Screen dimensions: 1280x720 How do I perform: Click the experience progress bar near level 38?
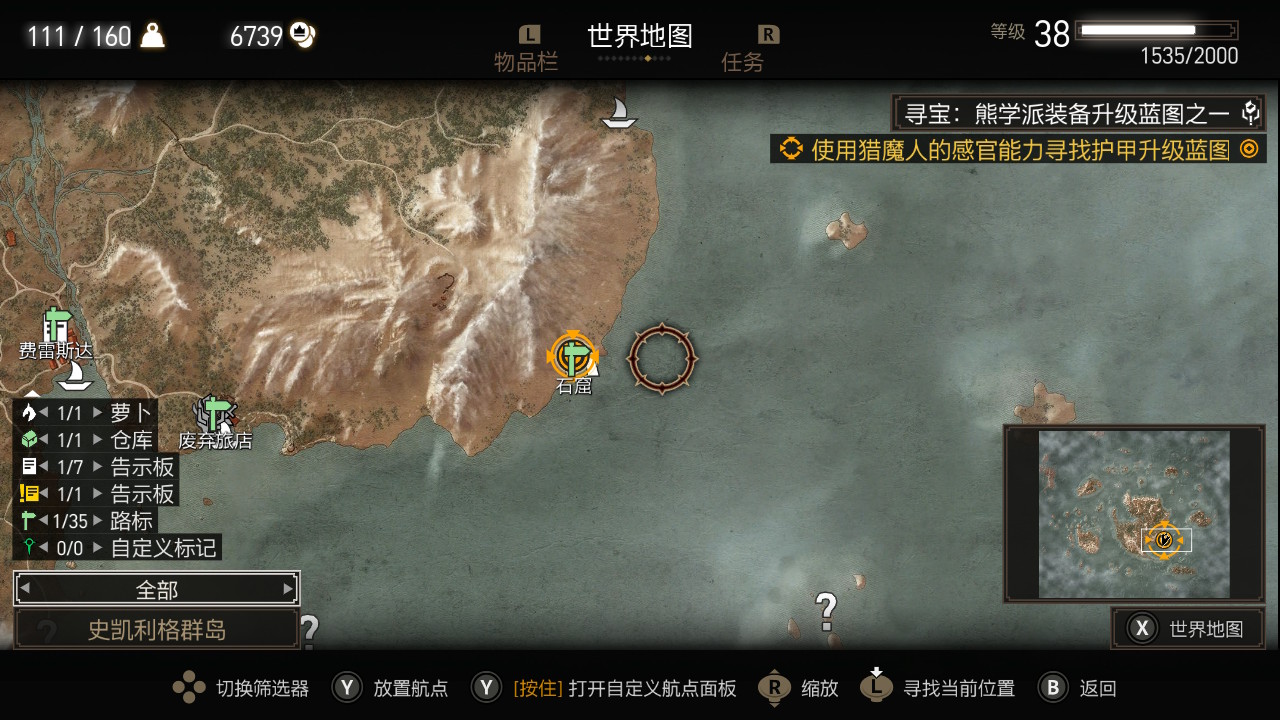pyautogui.click(x=1157, y=30)
